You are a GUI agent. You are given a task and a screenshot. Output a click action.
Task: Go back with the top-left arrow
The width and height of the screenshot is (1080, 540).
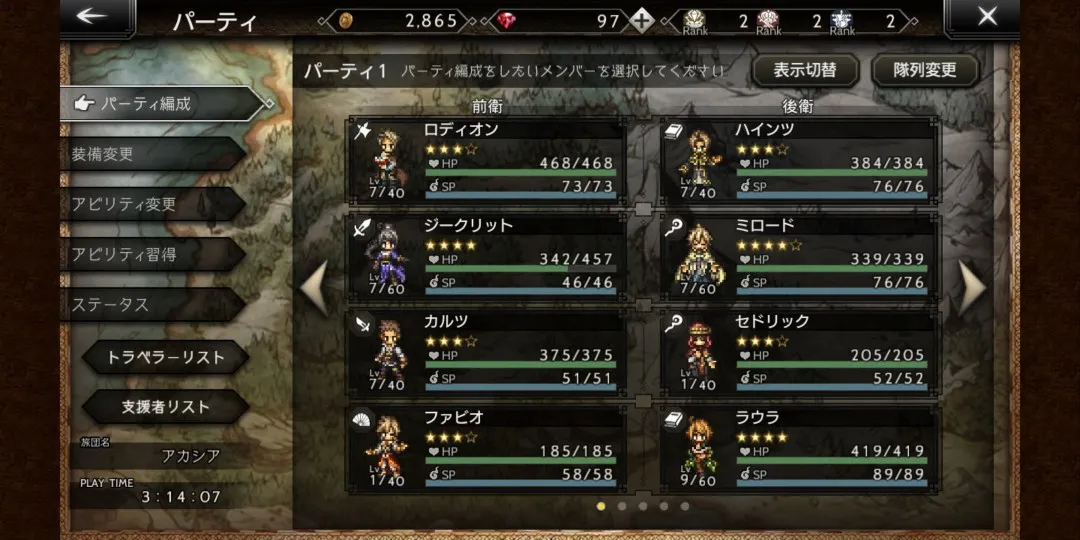[x=92, y=17]
